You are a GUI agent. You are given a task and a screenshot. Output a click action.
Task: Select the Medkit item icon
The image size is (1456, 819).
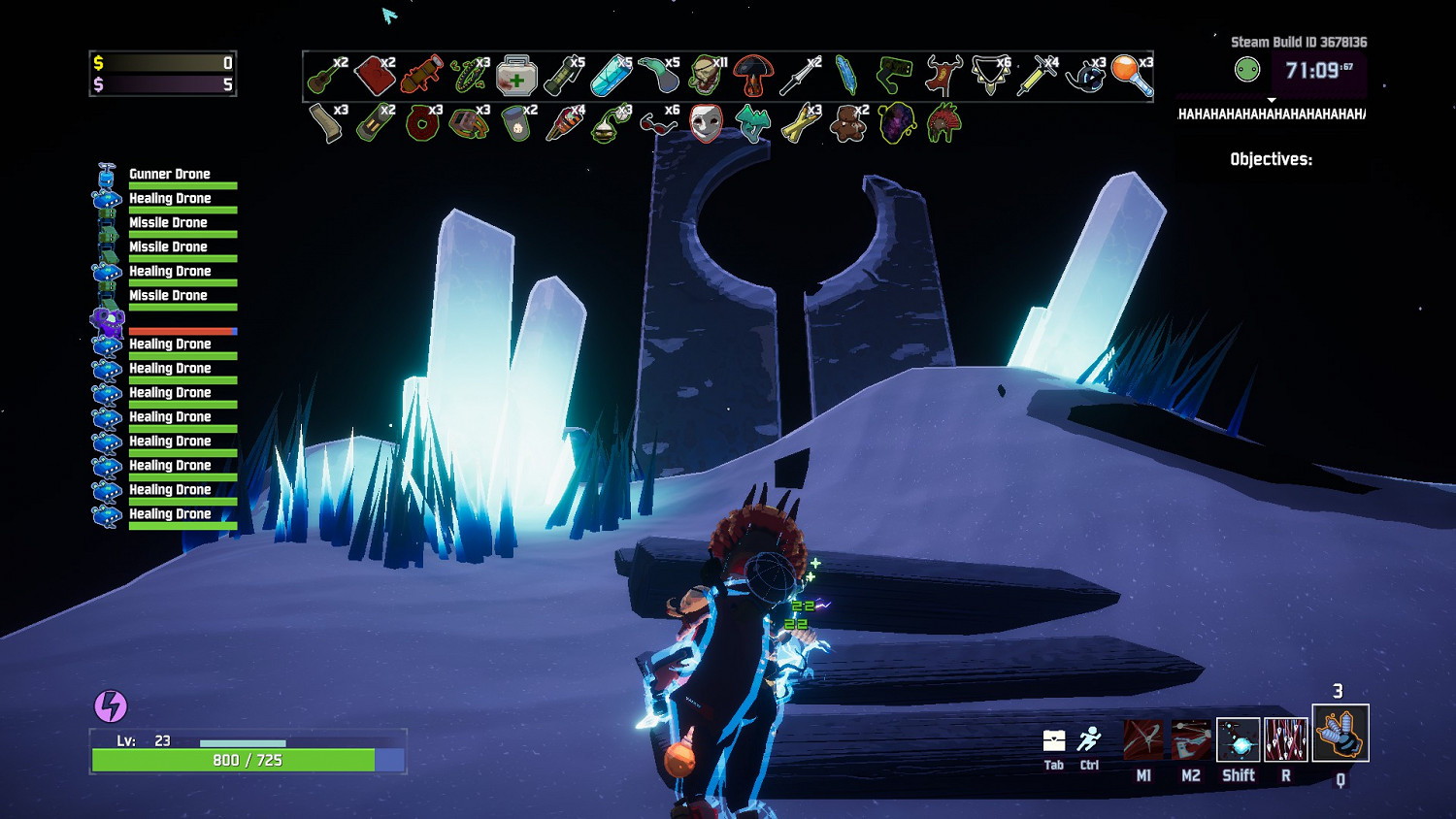point(515,76)
